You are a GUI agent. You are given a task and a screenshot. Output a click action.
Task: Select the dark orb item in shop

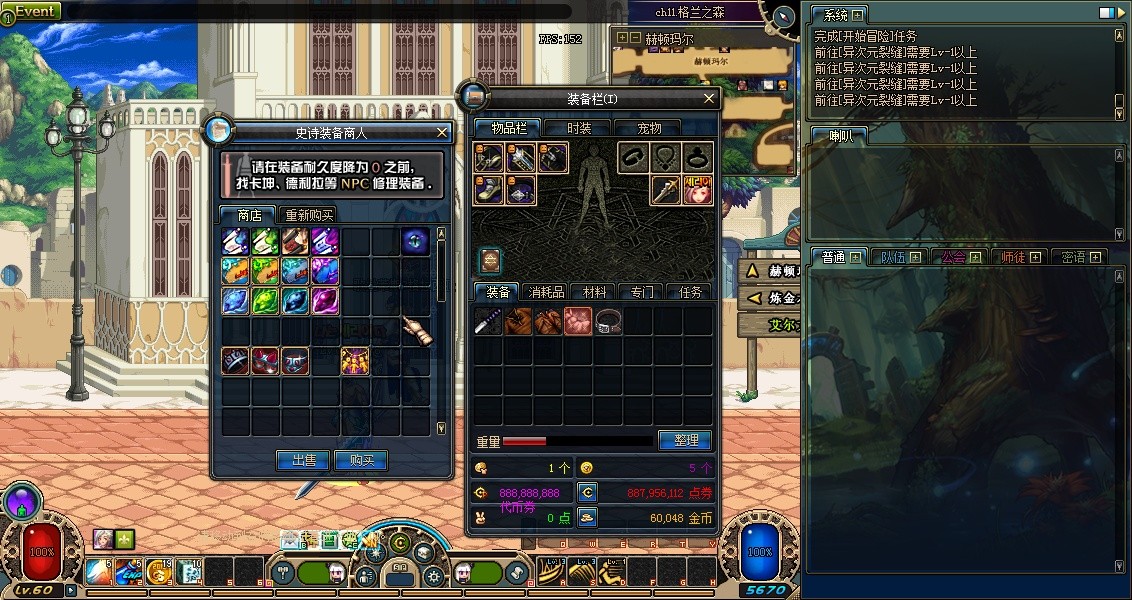tap(416, 241)
